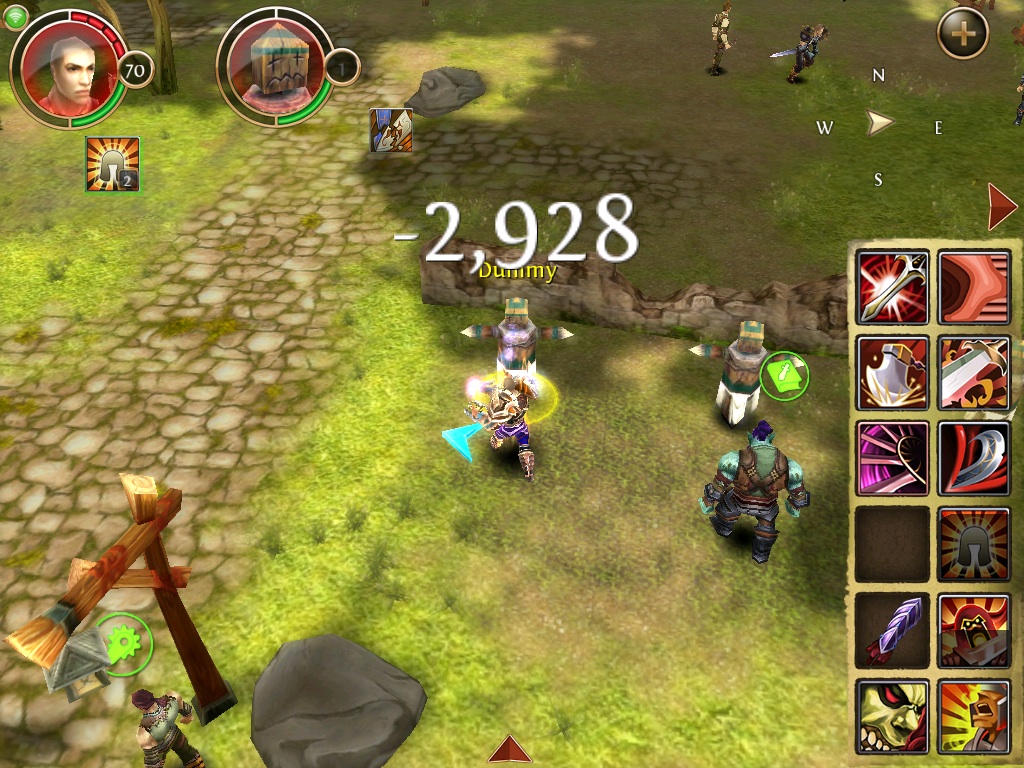Screen dimensions: 1024x768
Task: Click the compass direction arrow
Action: (x=879, y=124)
